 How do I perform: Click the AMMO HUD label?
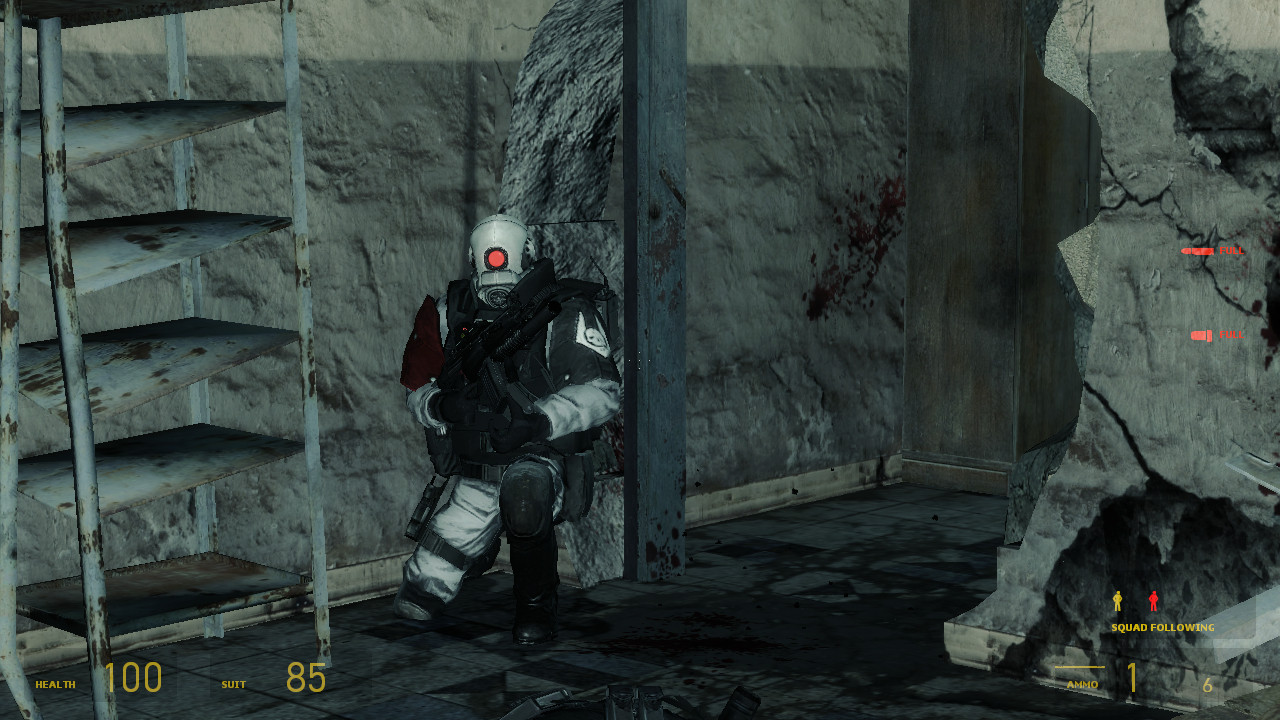[1083, 685]
